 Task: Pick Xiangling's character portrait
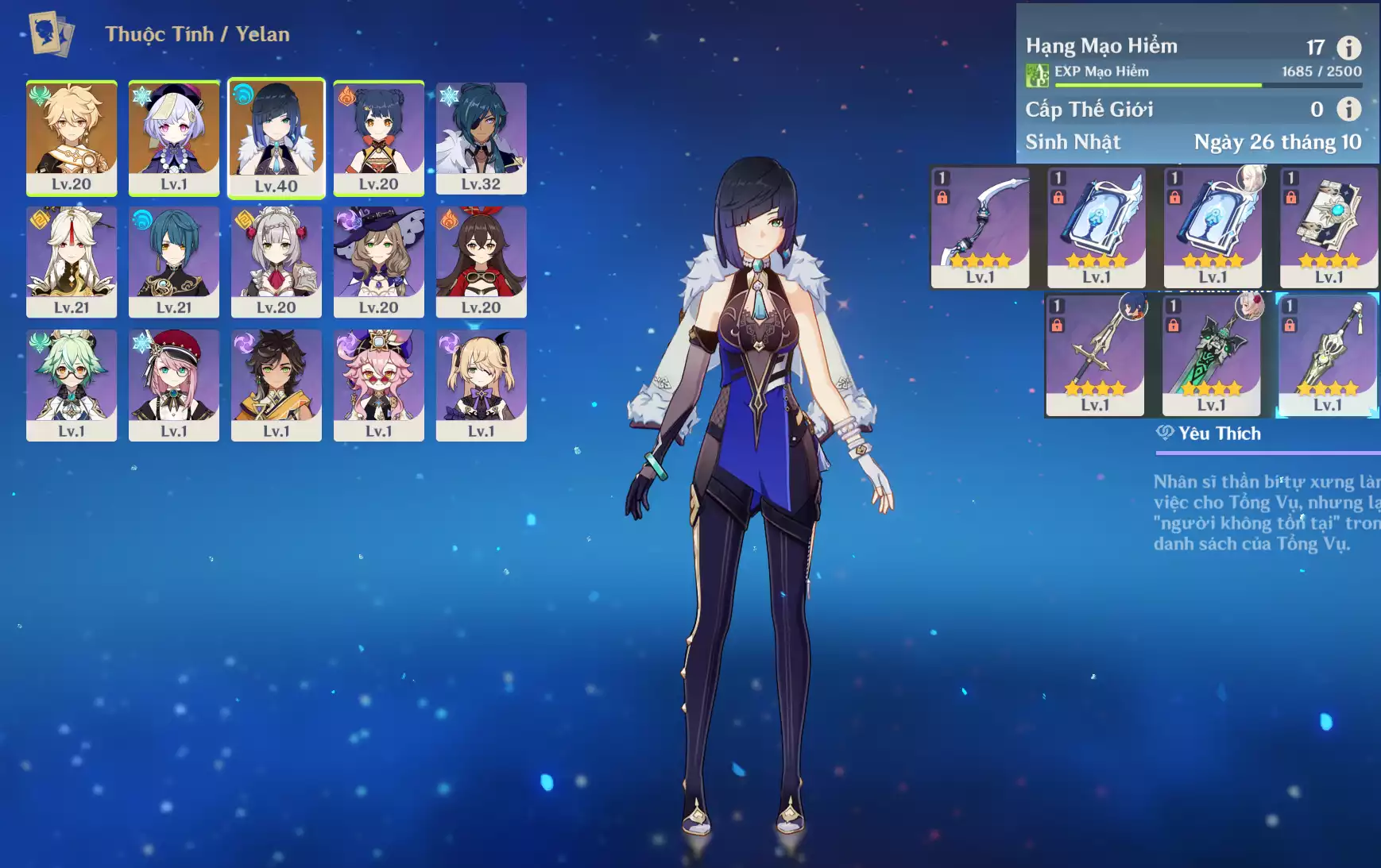(x=378, y=137)
